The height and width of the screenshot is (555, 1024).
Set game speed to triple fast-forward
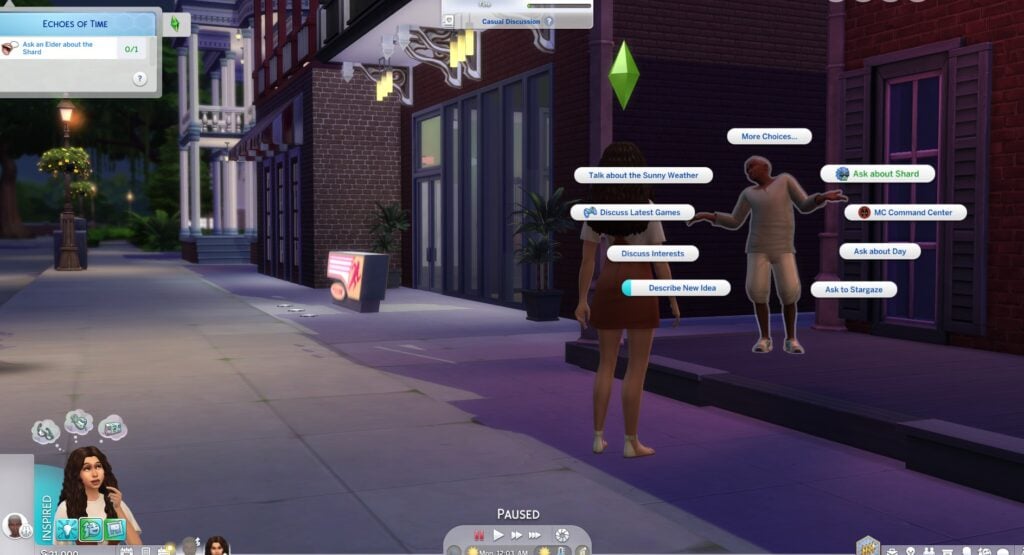(537, 535)
